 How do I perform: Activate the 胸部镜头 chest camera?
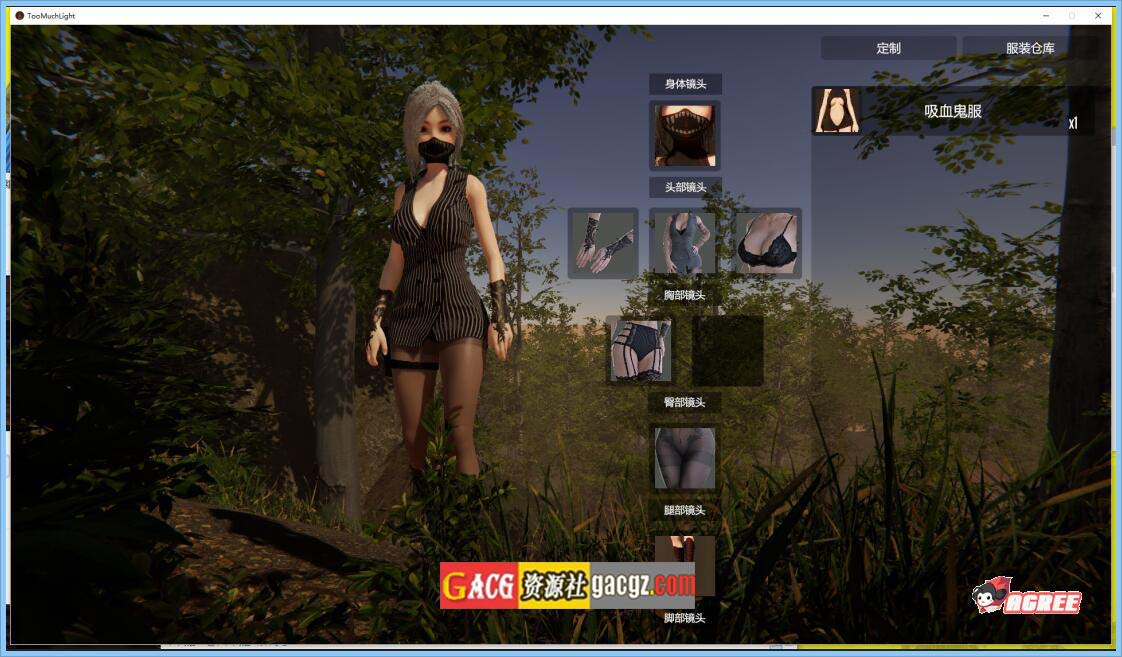pos(685,295)
